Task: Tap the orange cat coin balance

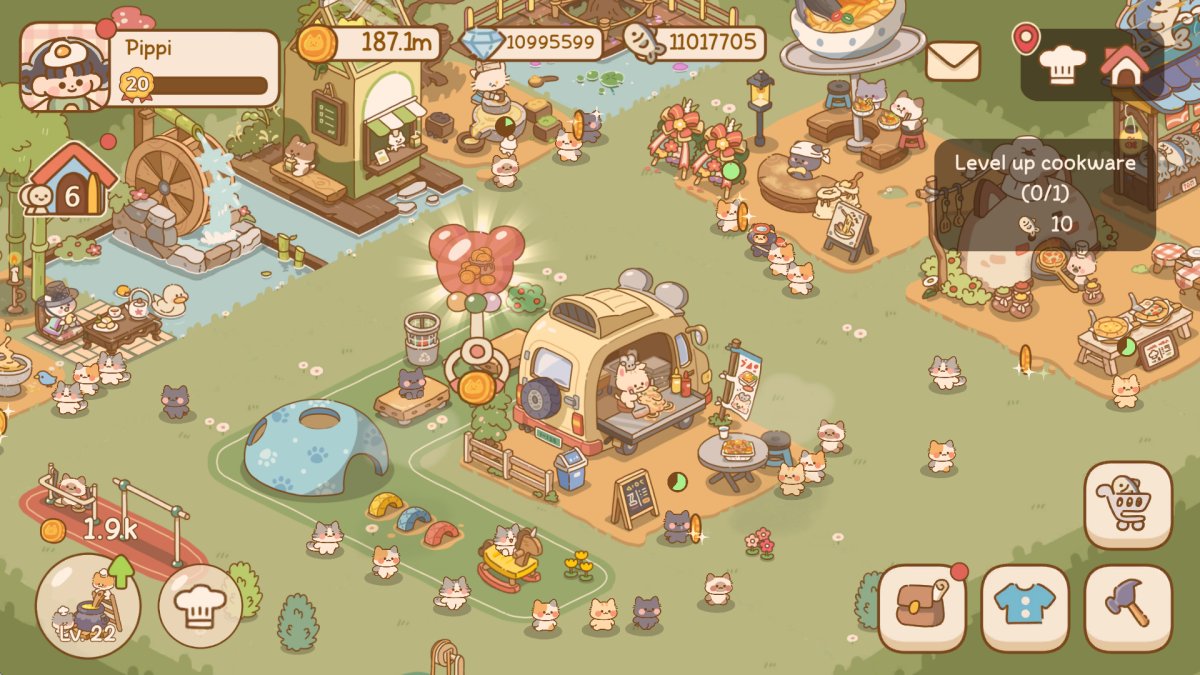Action: [370, 43]
